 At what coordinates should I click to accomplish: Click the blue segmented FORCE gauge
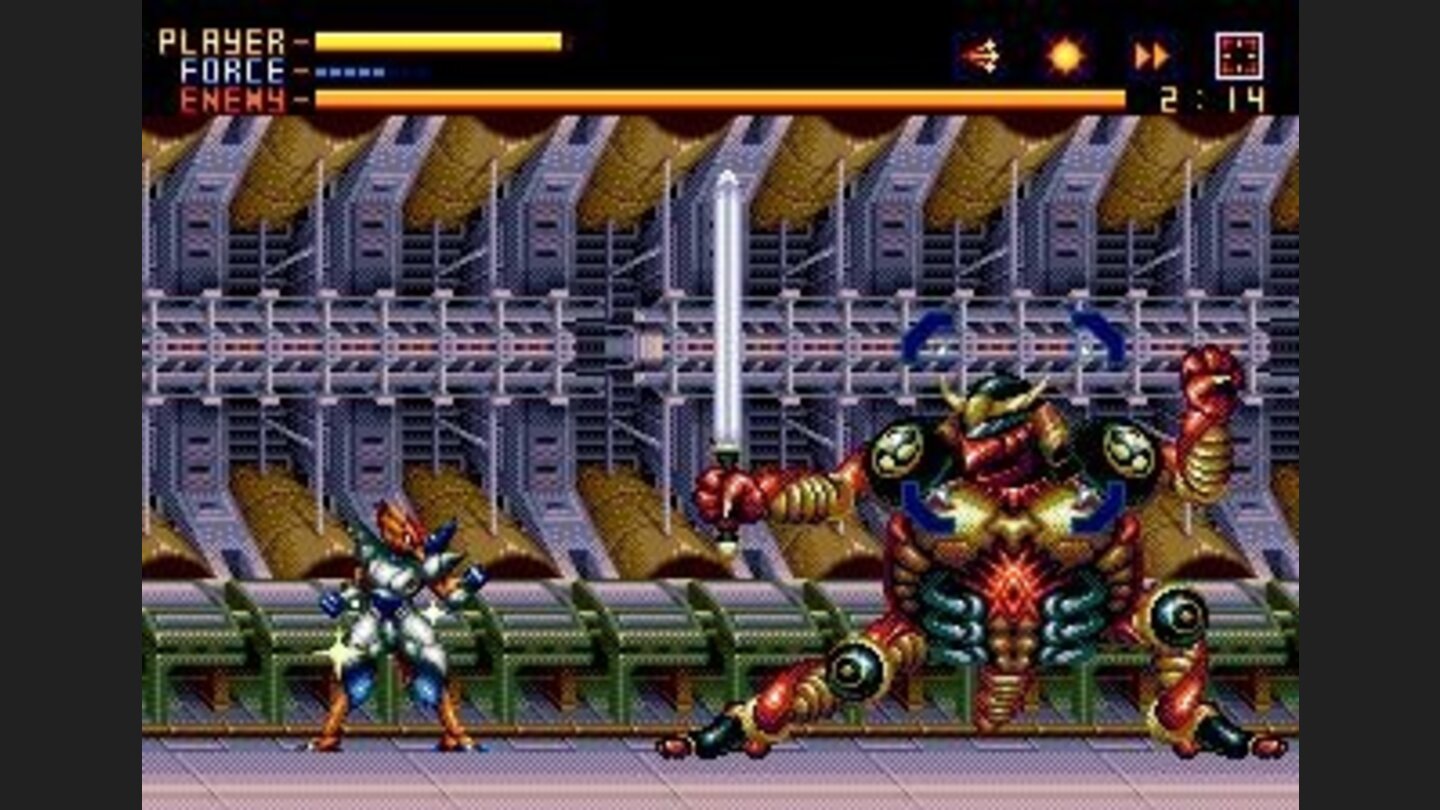[350, 70]
